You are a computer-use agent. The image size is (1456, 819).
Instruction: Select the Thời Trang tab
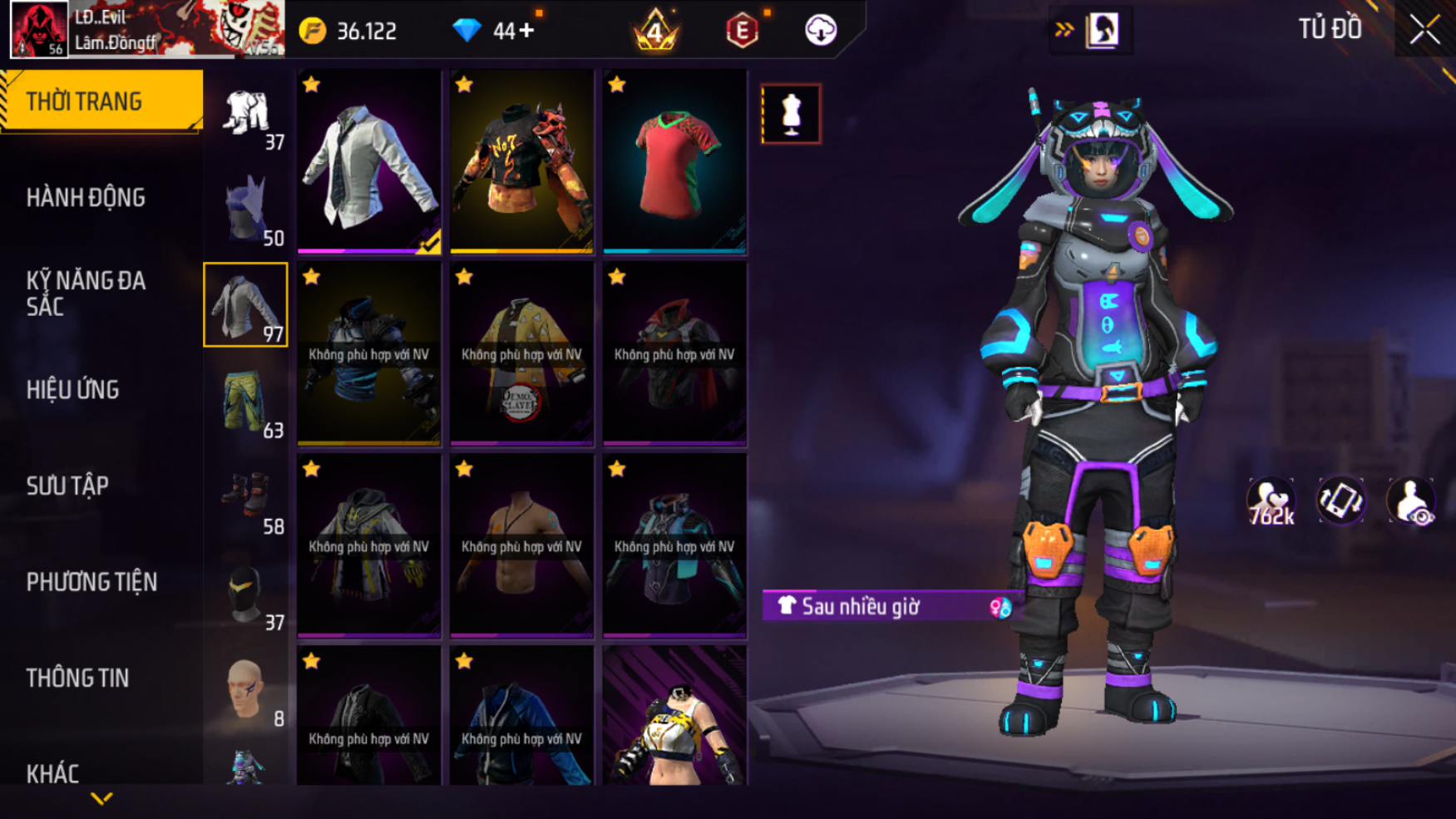click(84, 101)
